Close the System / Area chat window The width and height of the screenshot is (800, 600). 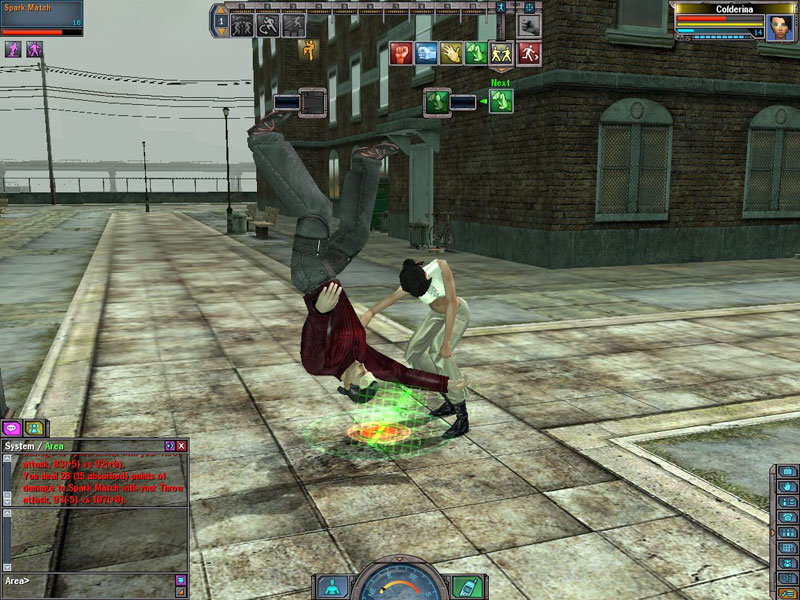[181, 445]
